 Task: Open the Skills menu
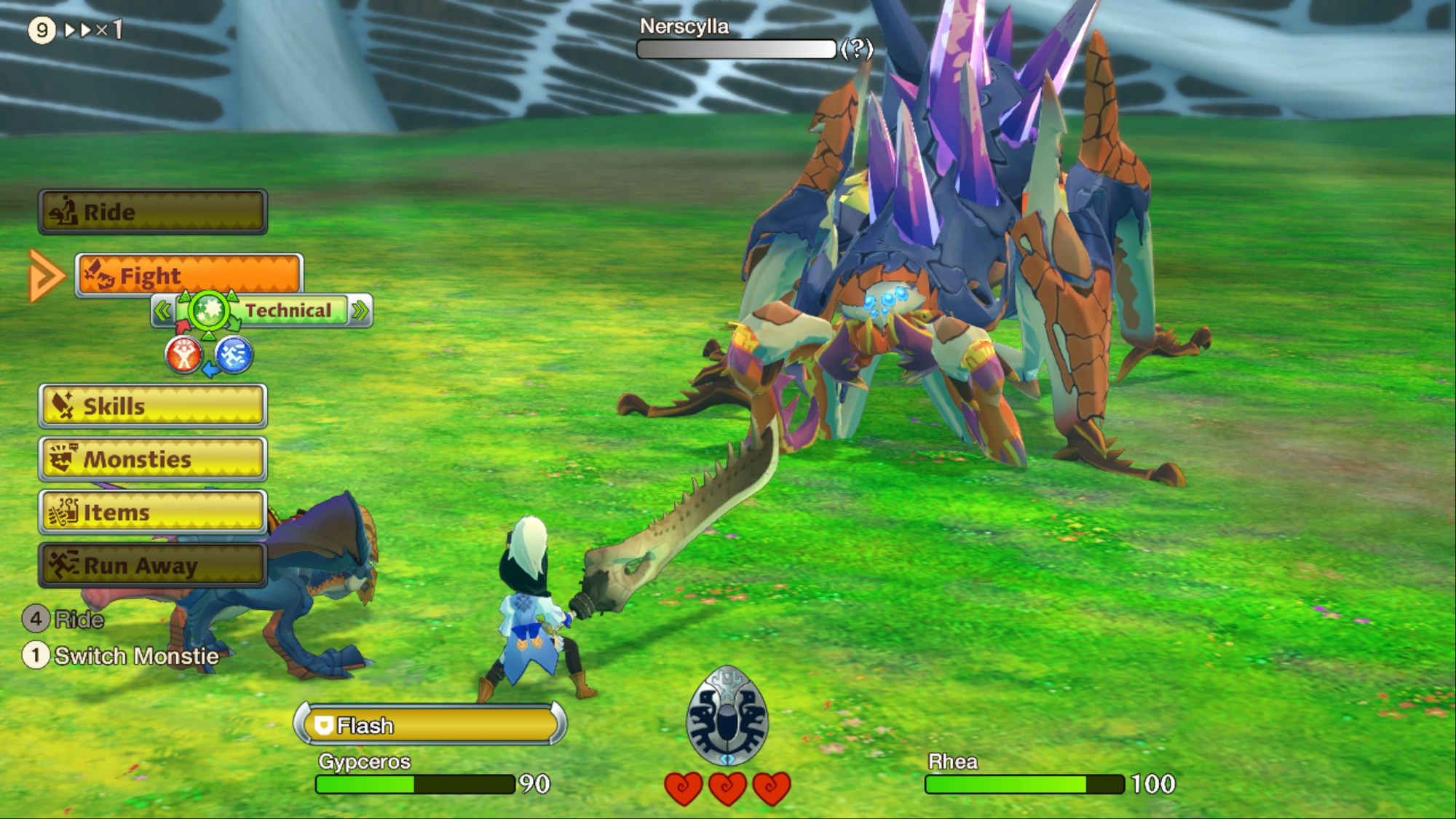pos(153,405)
